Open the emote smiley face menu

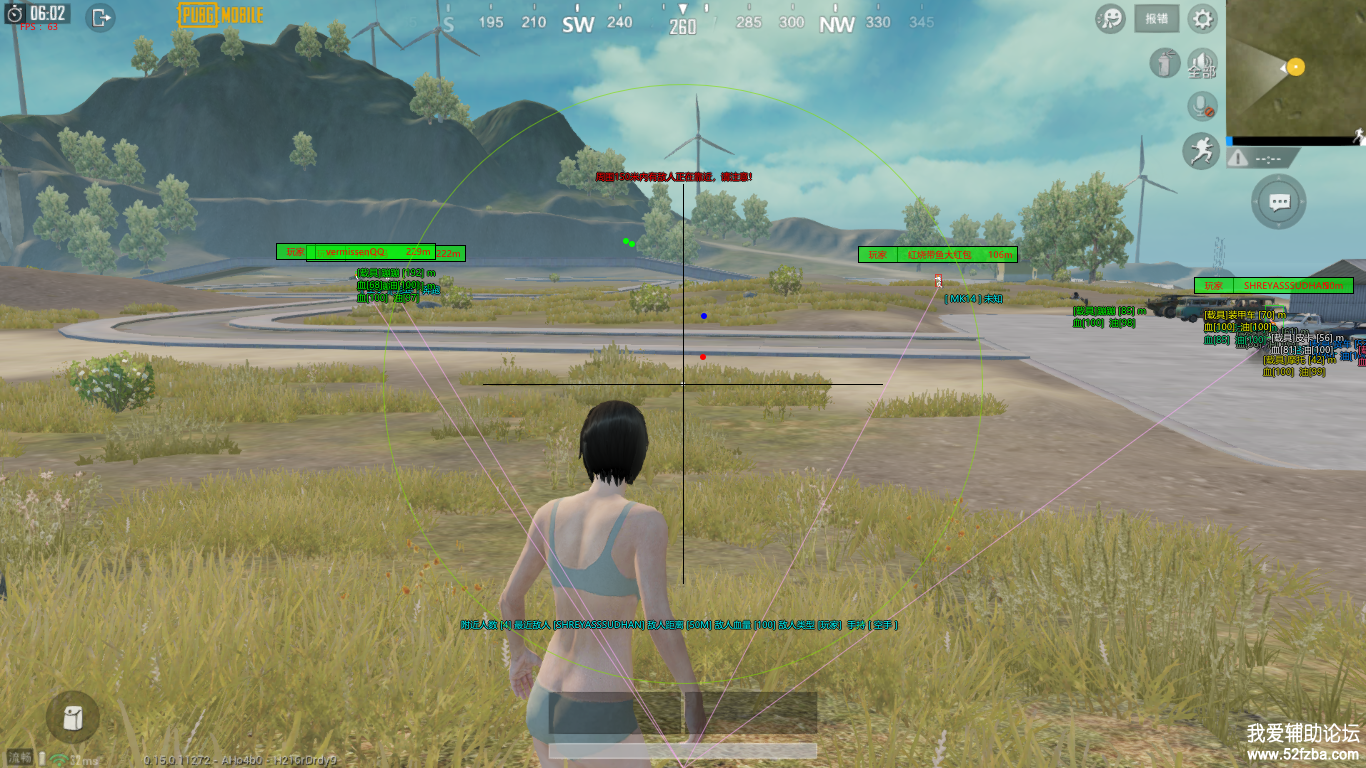pyautogui.click(x=1110, y=18)
